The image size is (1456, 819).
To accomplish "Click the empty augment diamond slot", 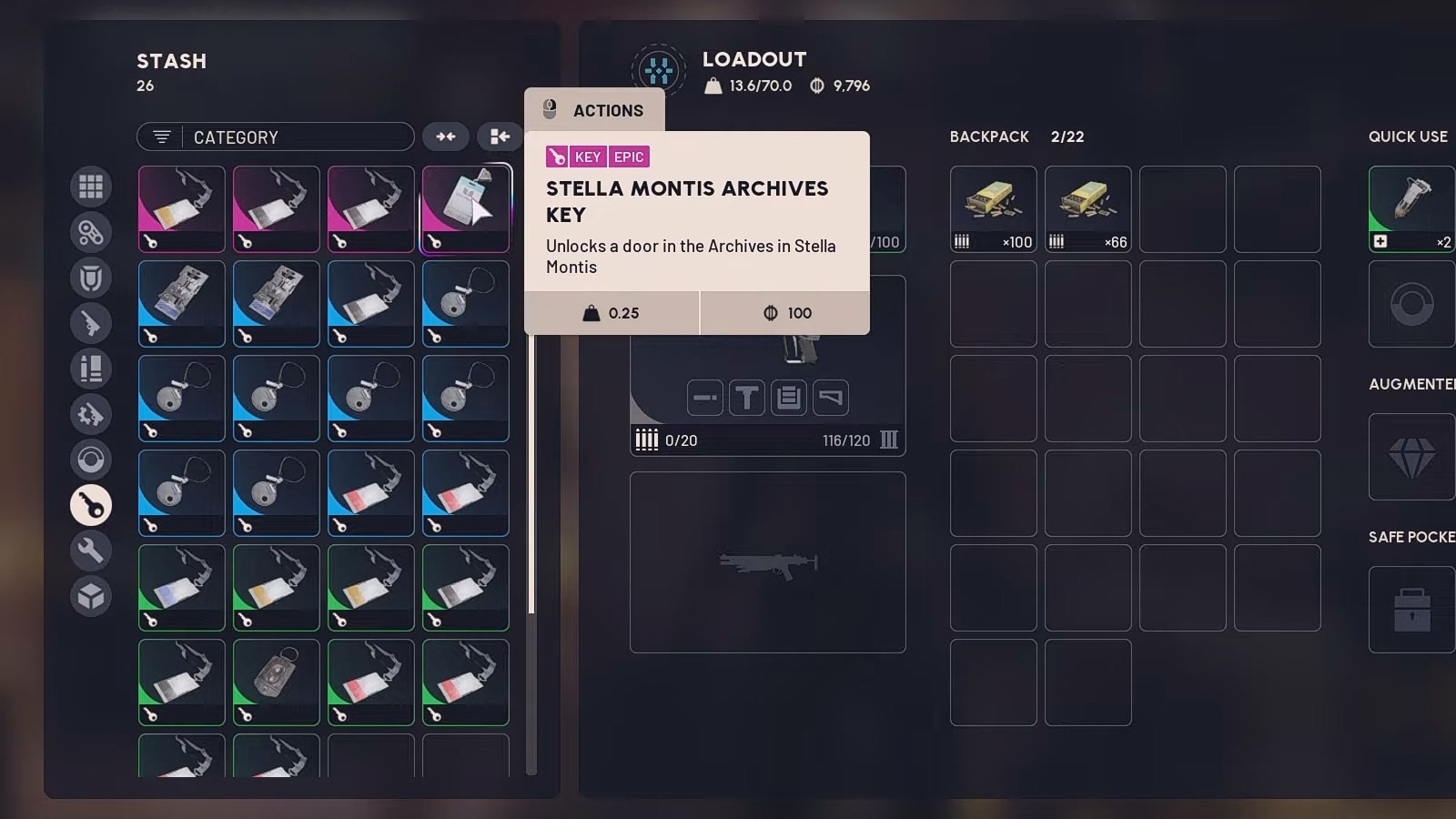I will tap(1411, 457).
